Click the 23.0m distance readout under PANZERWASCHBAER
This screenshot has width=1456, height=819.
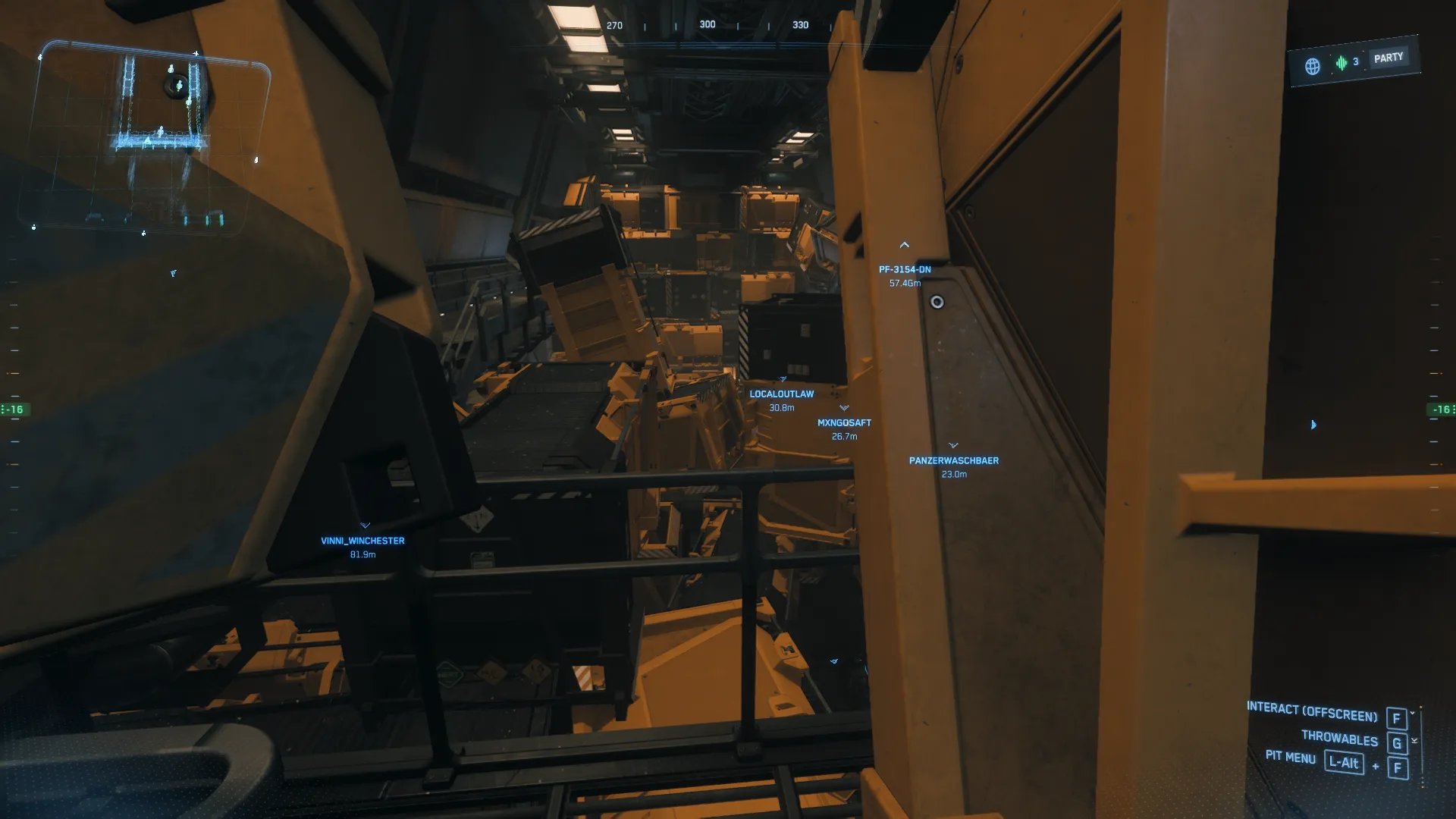click(952, 474)
